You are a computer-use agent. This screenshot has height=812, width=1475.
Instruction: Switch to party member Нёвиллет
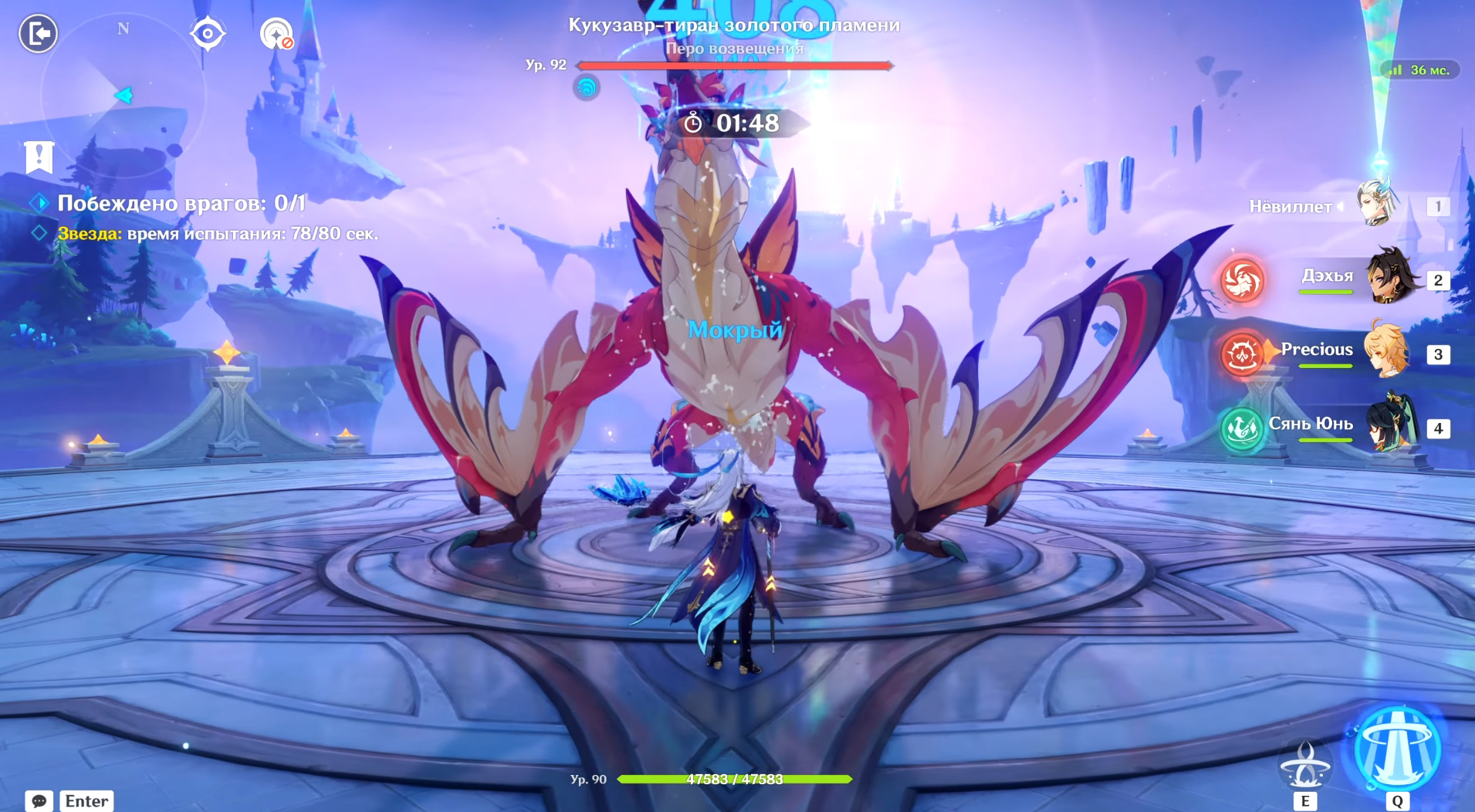click(1377, 204)
